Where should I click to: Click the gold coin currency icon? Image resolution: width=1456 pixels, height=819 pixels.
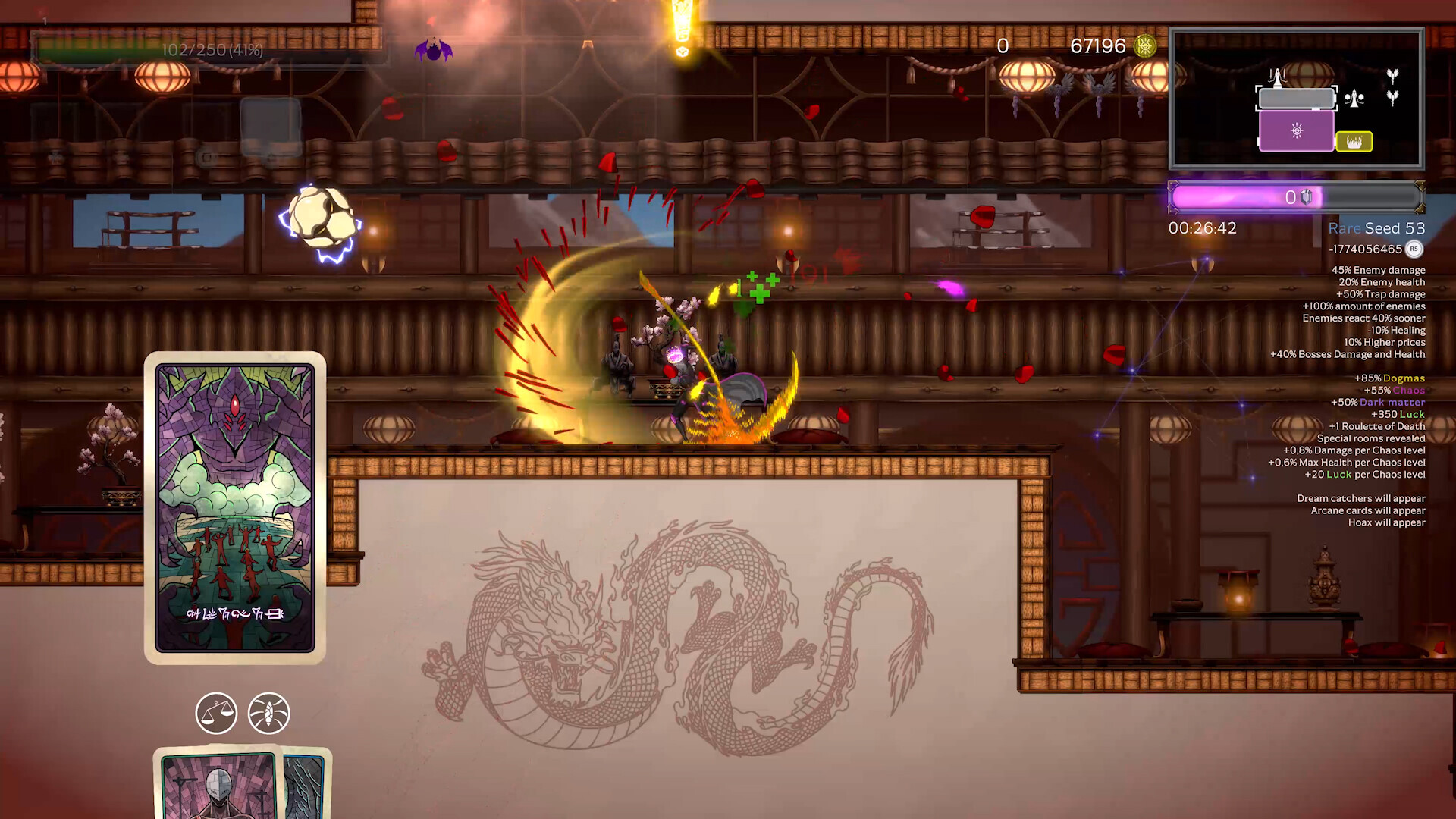(x=1145, y=46)
